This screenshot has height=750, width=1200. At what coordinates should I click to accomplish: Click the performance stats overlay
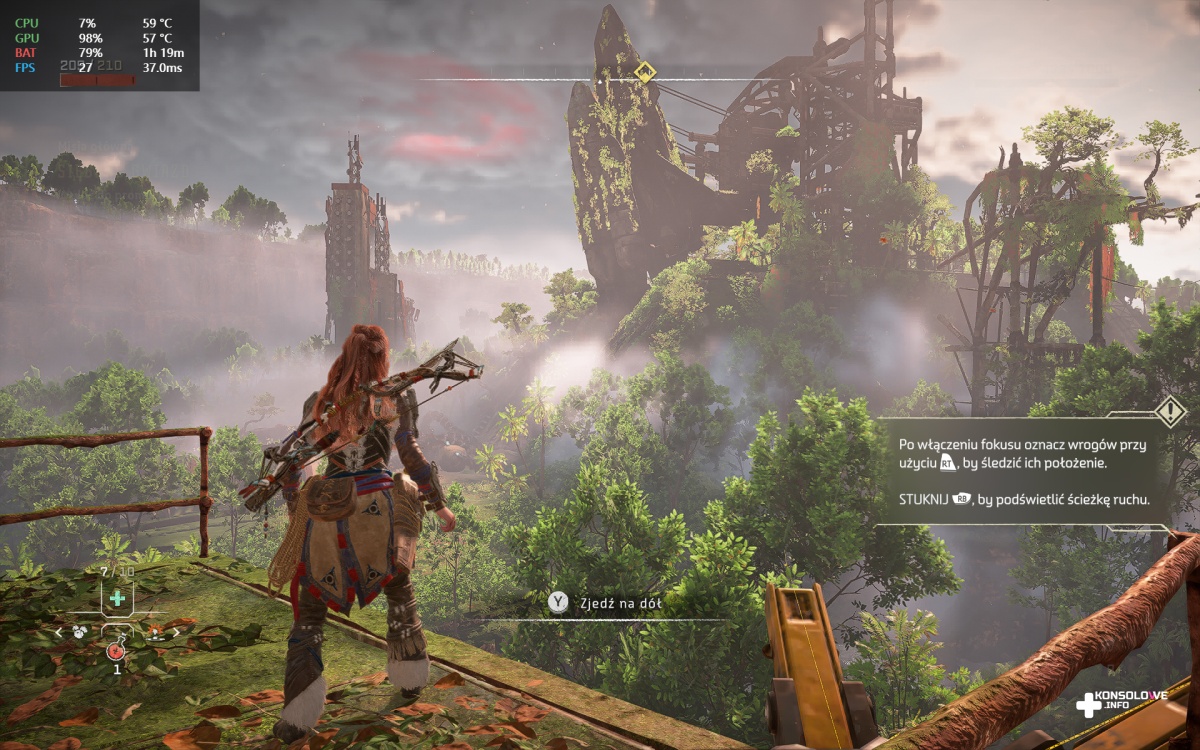100,45
